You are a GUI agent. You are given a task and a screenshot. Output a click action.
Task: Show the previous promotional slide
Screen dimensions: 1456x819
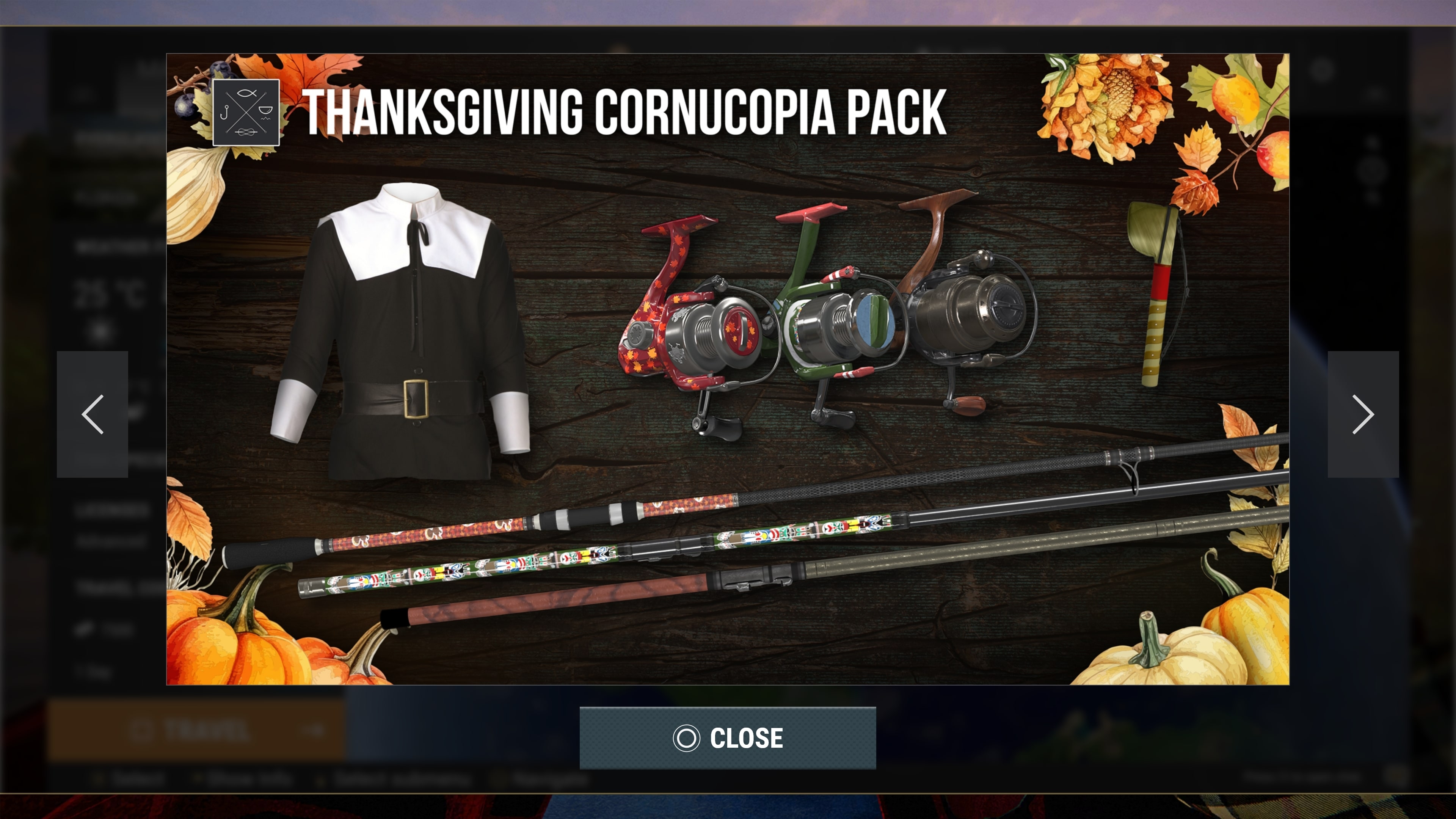(93, 414)
